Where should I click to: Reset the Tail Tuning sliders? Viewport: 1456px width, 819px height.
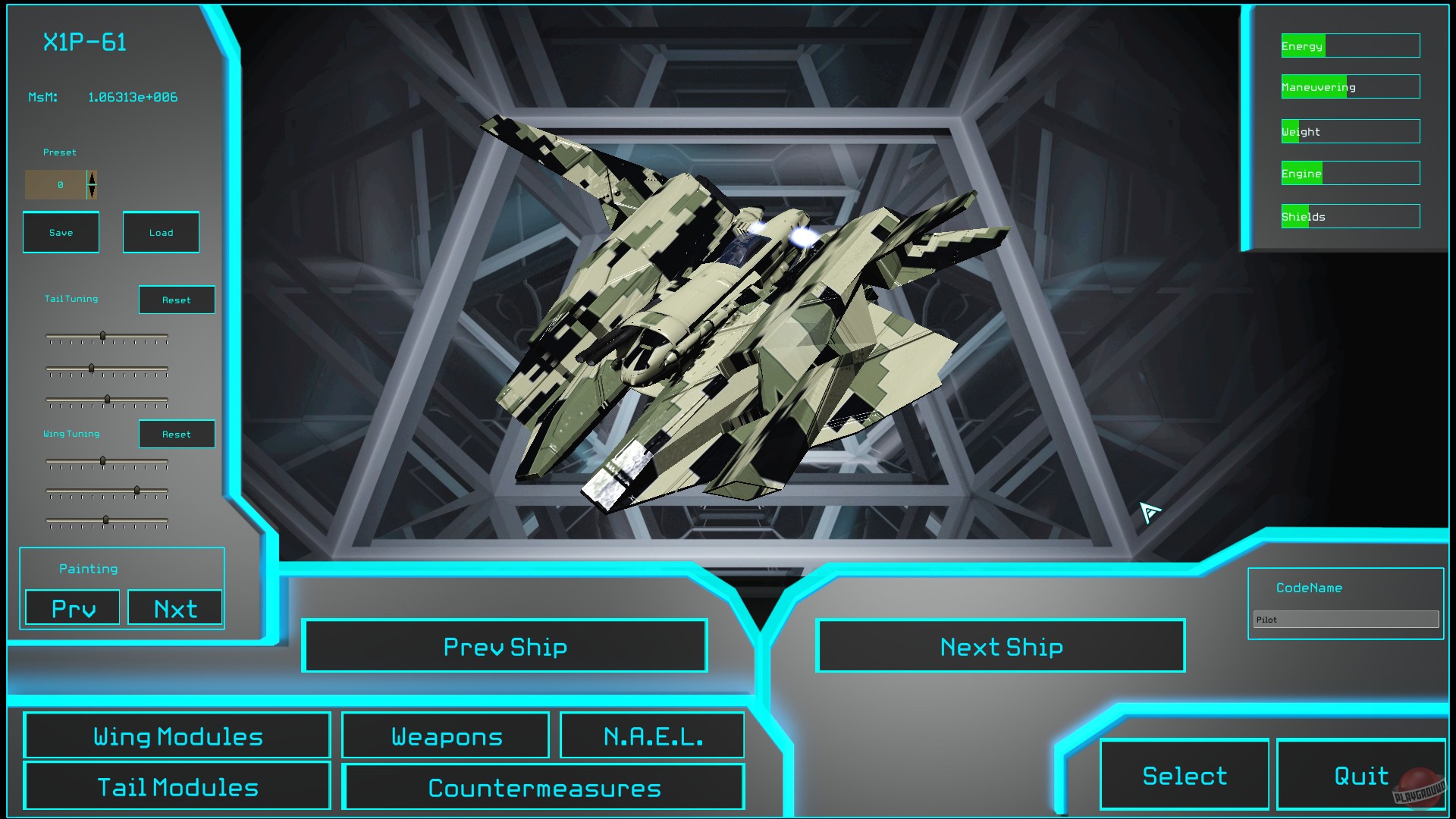point(176,300)
